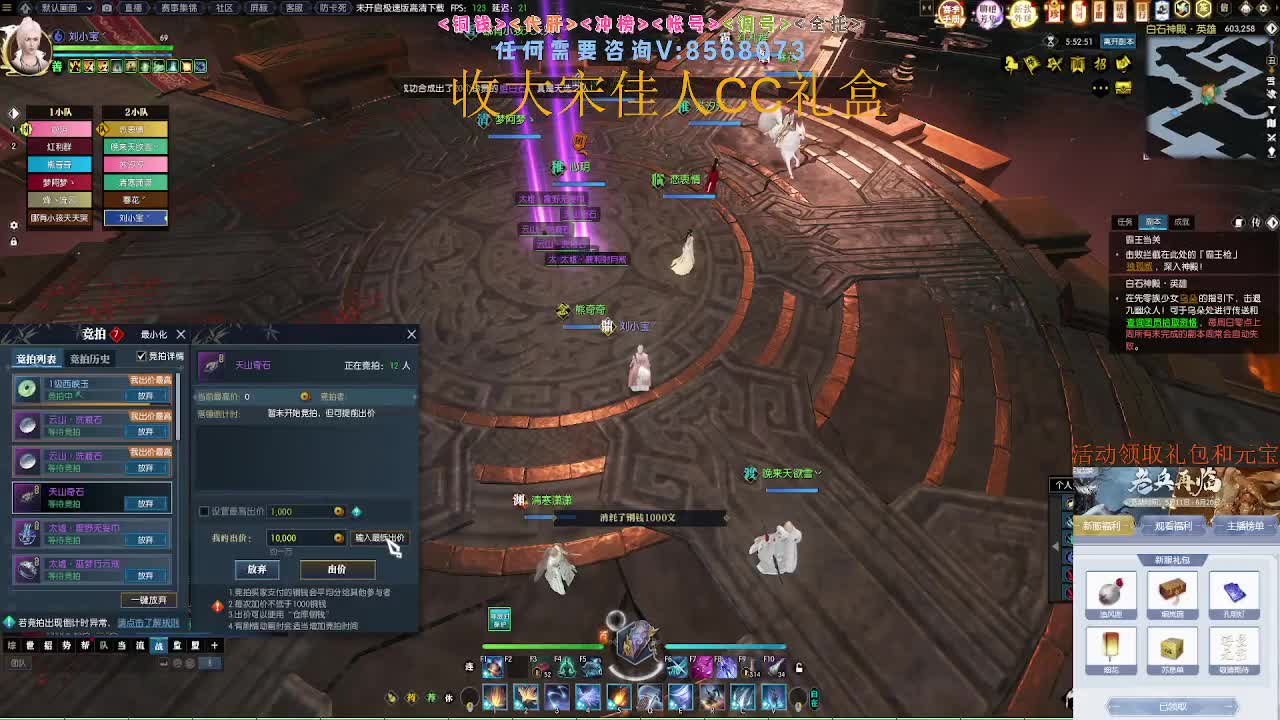Click 最小化 to collapse the auction panel
The height and width of the screenshot is (720, 1280).
click(x=154, y=334)
